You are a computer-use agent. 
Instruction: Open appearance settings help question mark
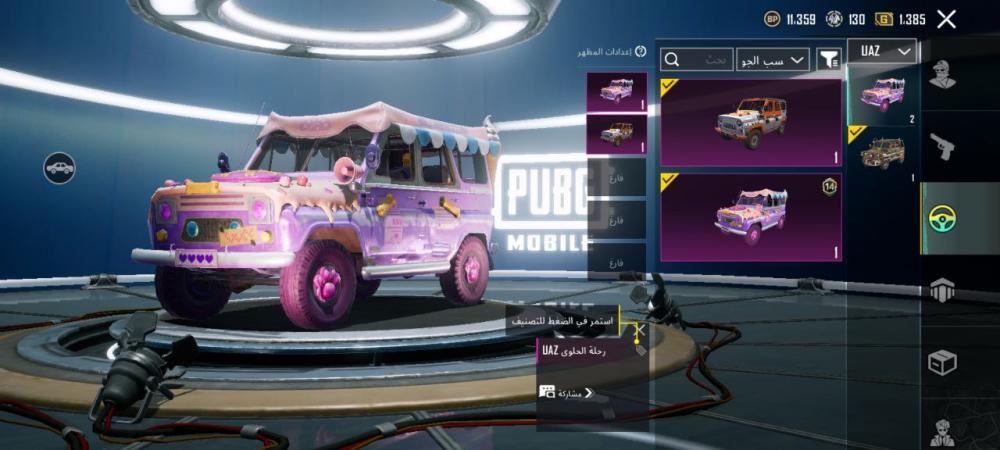pos(641,51)
